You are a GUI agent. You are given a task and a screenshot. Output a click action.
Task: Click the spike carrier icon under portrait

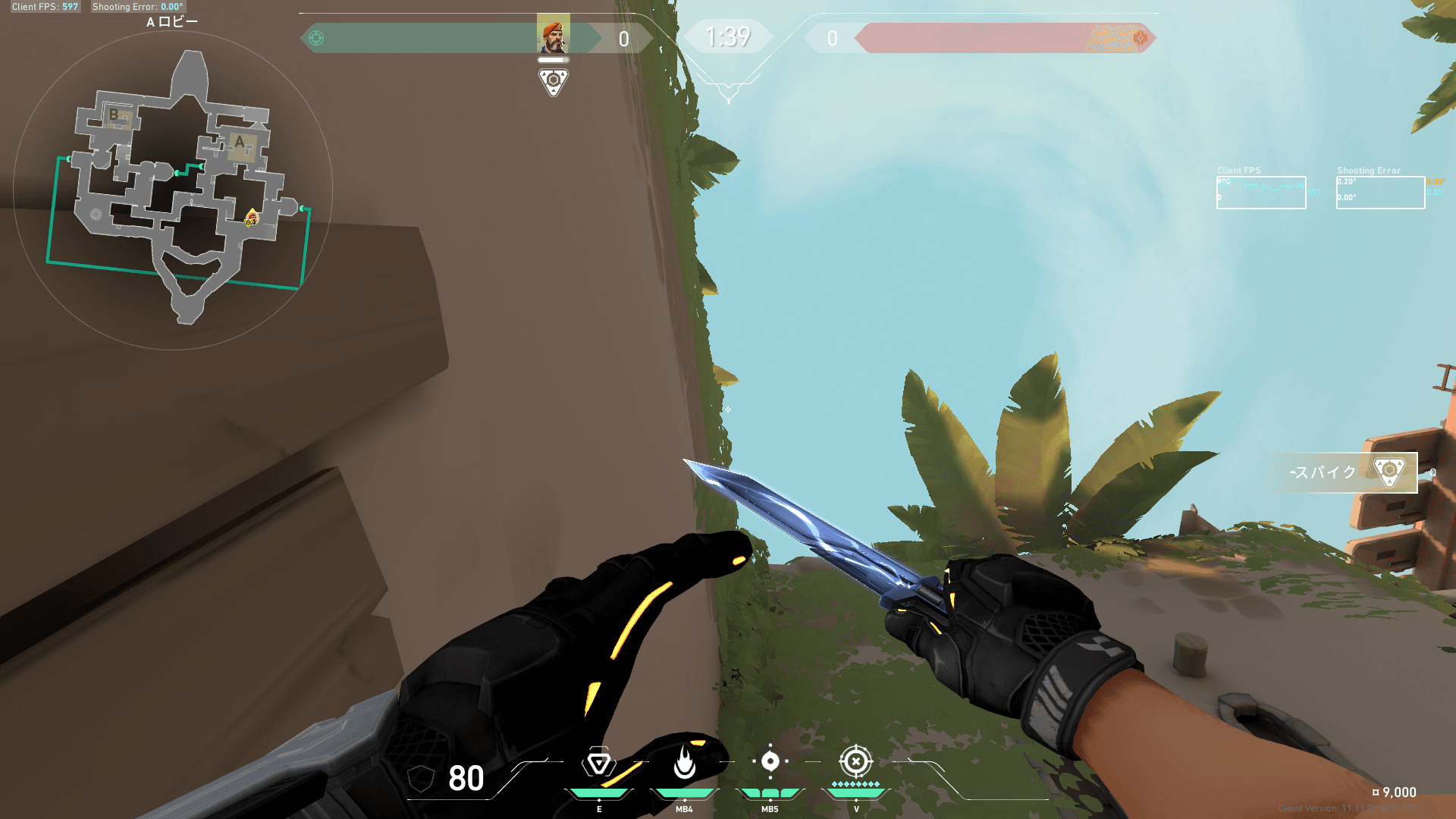click(553, 81)
